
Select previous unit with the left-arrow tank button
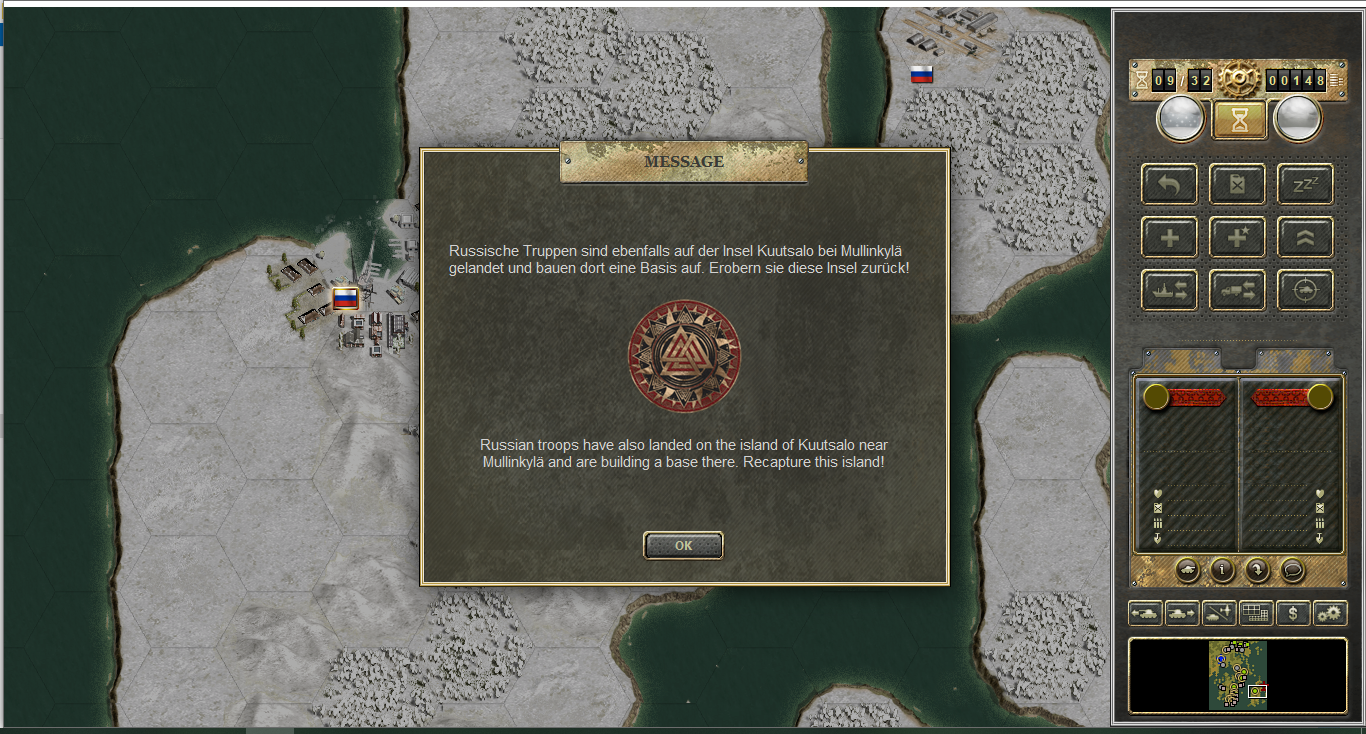click(x=1145, y=612)
